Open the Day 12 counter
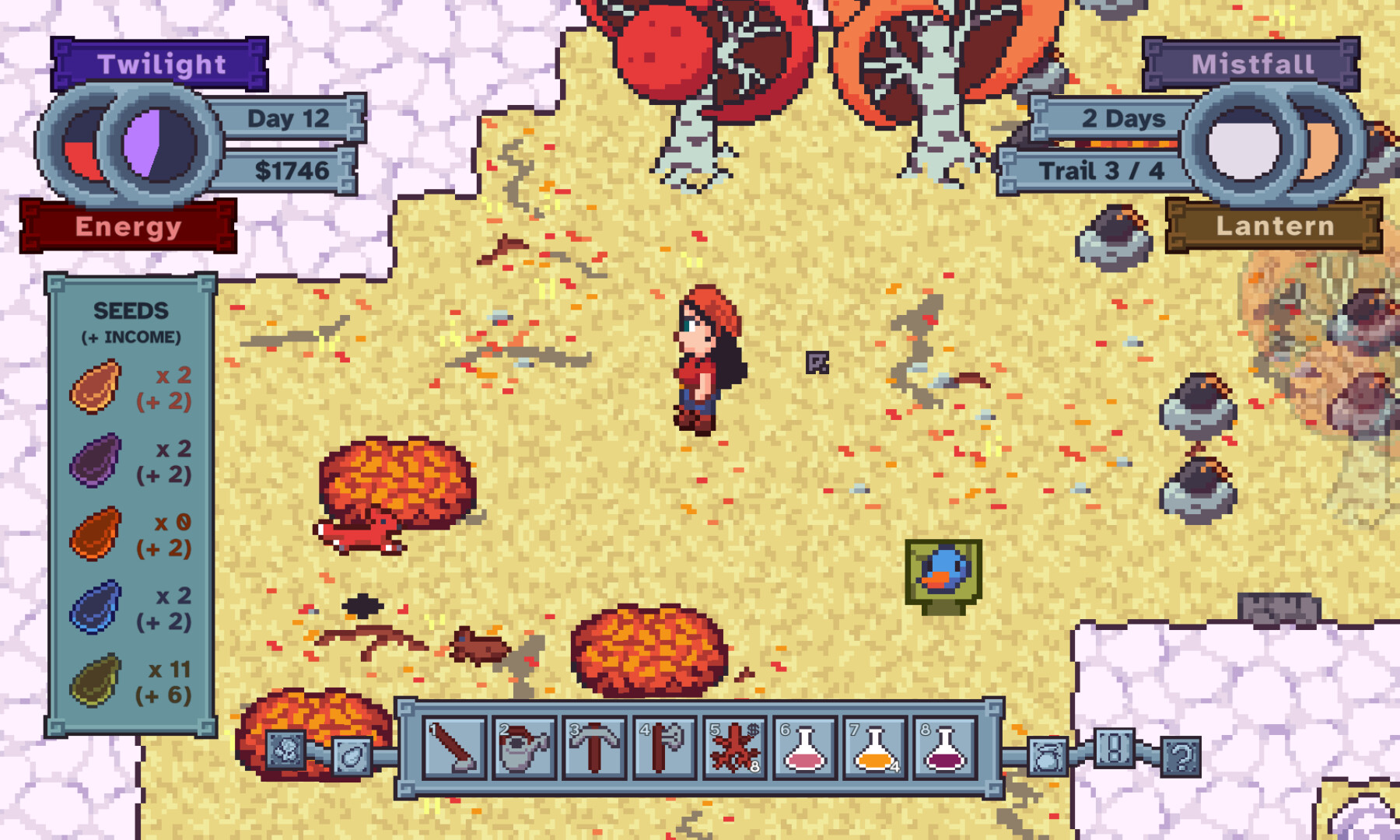 [x=288, y=118]
